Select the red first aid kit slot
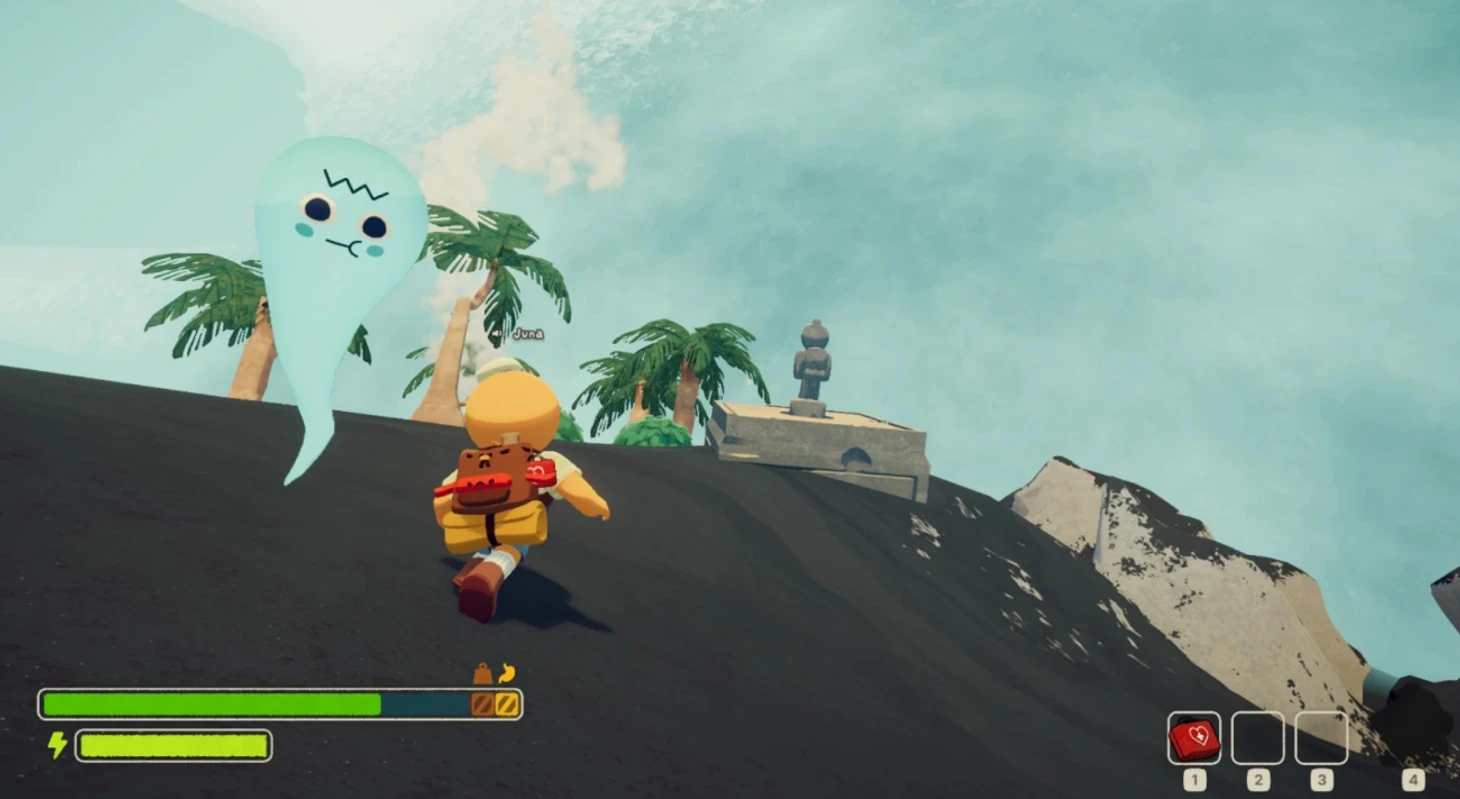The image size is (1460, 799). pyautogui.click(x=1194, y=739)
